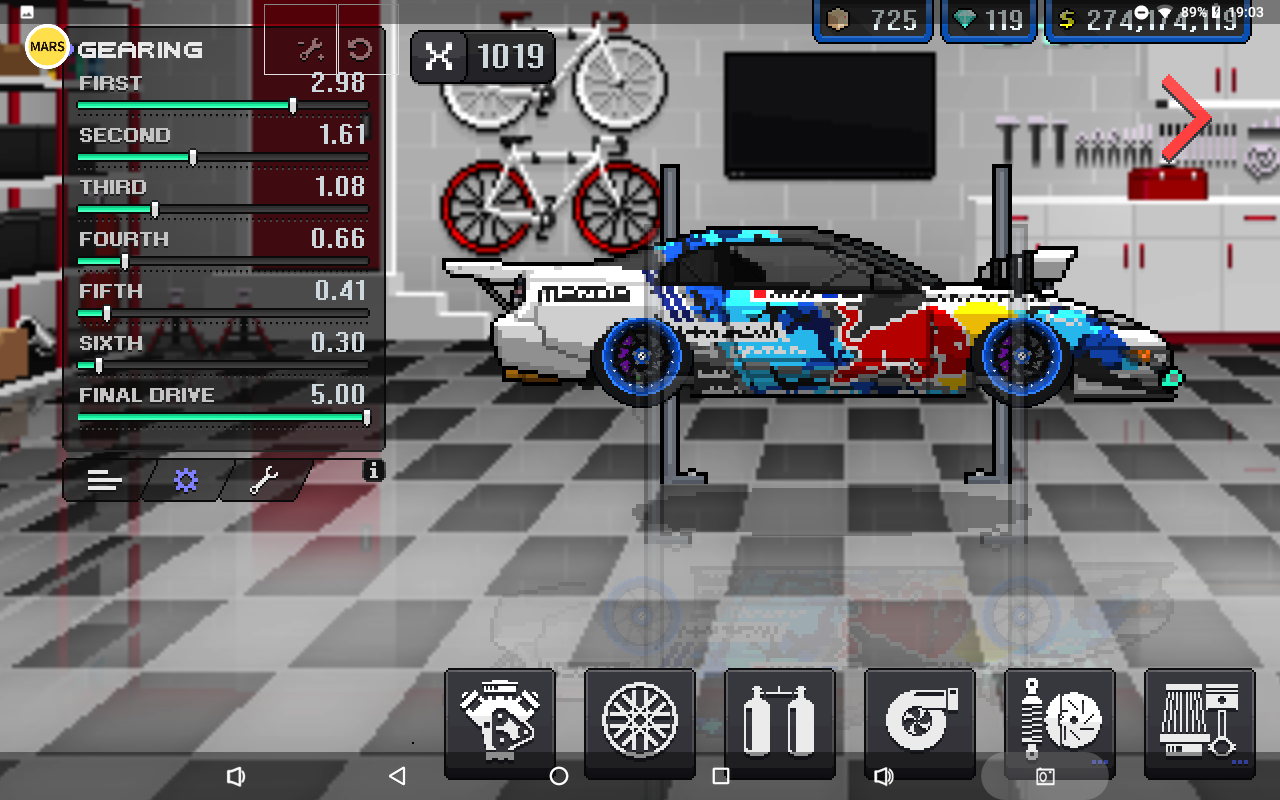Viewport: 1280px width, 800px height.
Task: Tweak the FIFTH gear slider
Action: click(107, 313)
